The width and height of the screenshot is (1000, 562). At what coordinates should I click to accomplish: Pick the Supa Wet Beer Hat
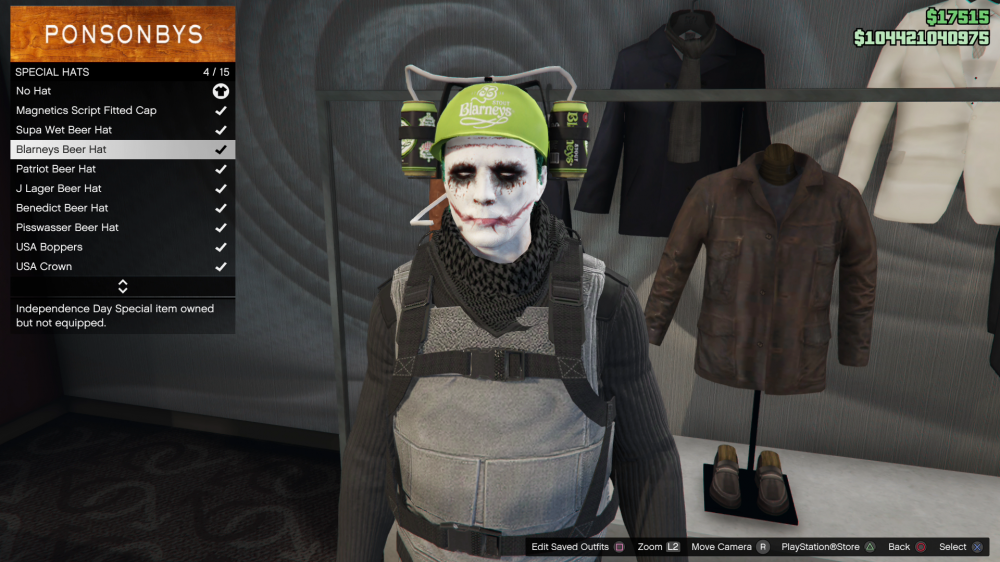122,130
